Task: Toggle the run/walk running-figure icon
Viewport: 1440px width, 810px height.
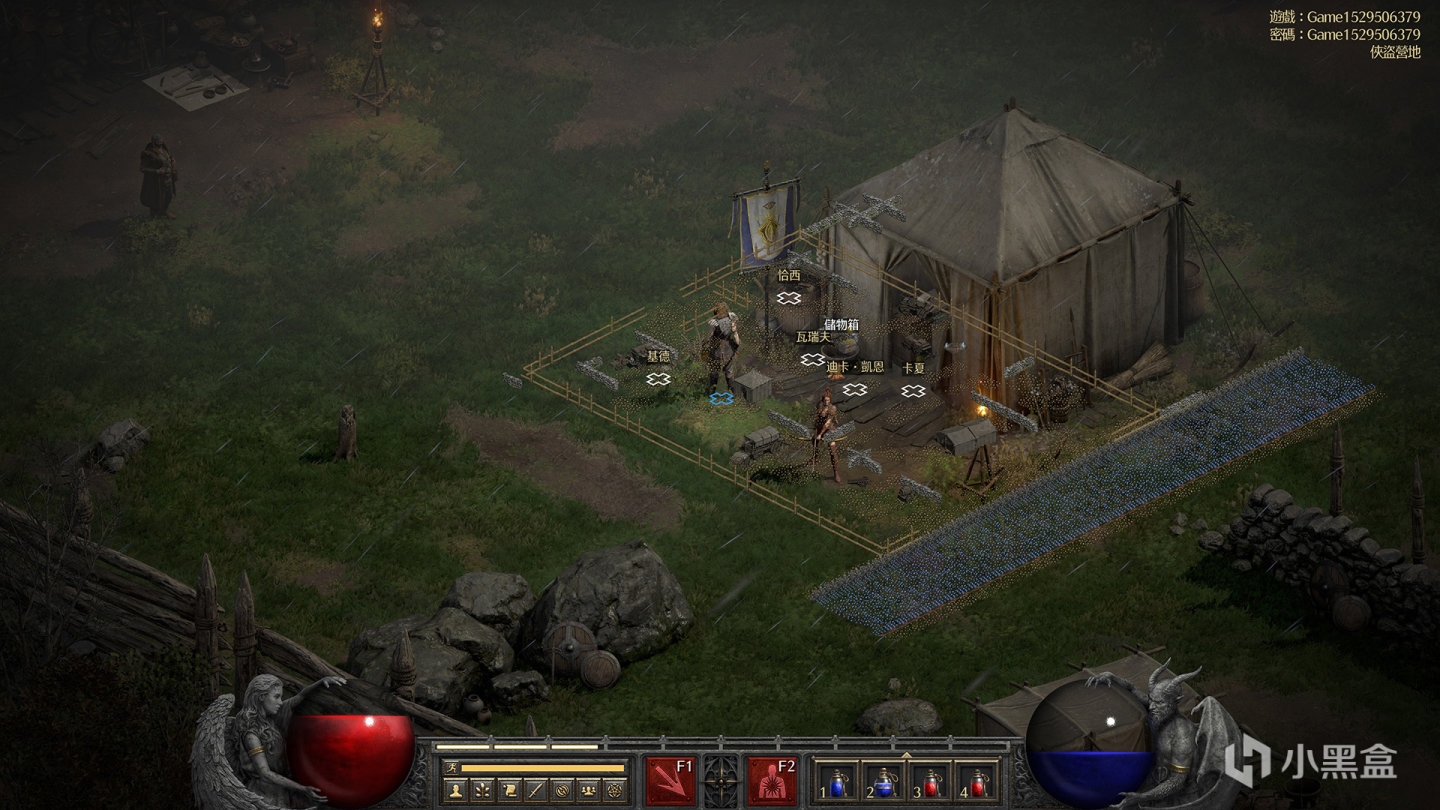Action: (452, 768)
